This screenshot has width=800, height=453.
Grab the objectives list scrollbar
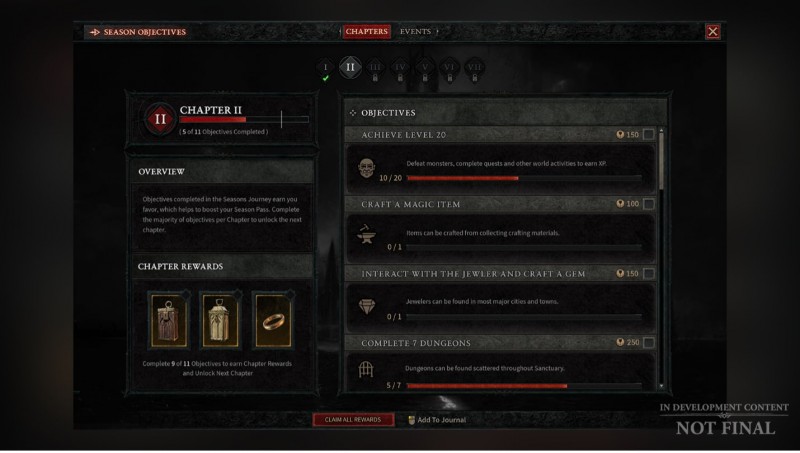tap(661, 158)
